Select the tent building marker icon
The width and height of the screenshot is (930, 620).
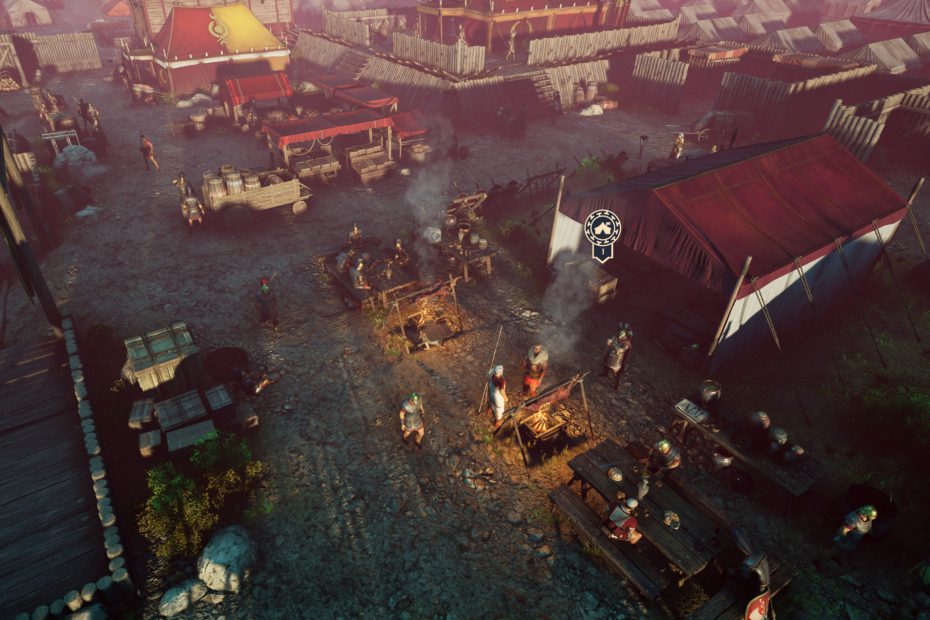[602, 229]
